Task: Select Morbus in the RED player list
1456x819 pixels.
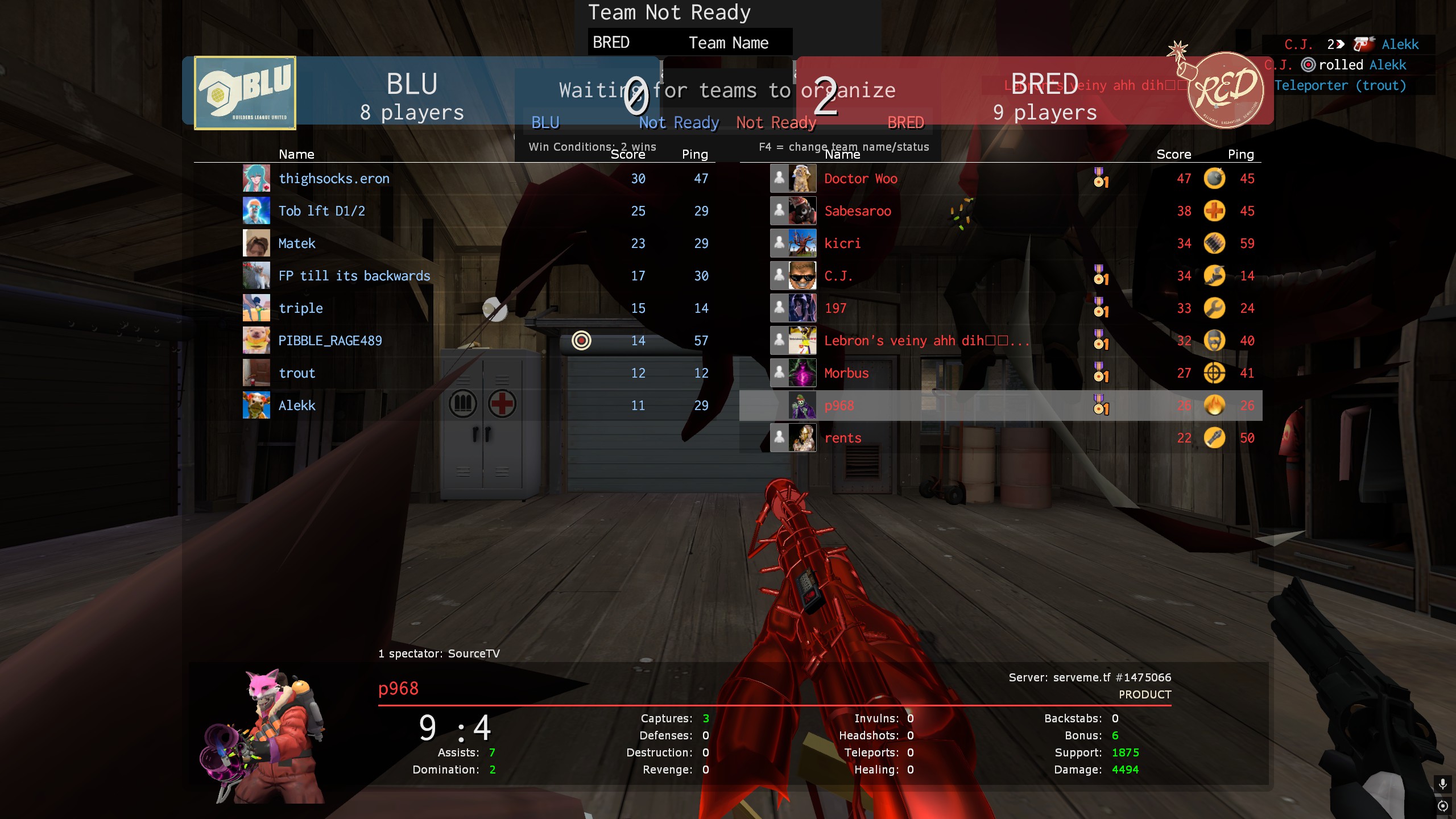Action: [x=846, y=373]
